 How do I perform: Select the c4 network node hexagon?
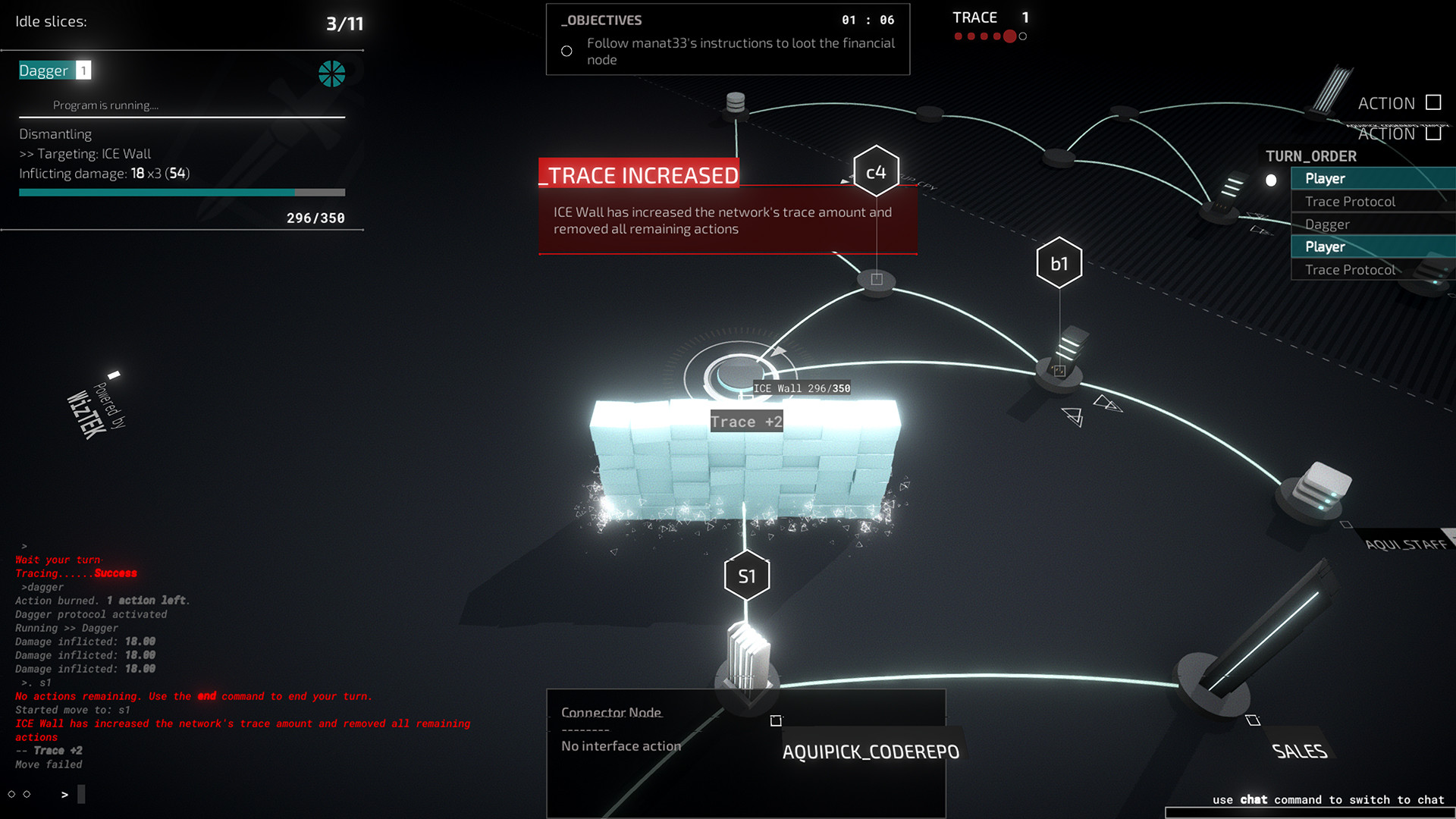[x=877, y=172]
